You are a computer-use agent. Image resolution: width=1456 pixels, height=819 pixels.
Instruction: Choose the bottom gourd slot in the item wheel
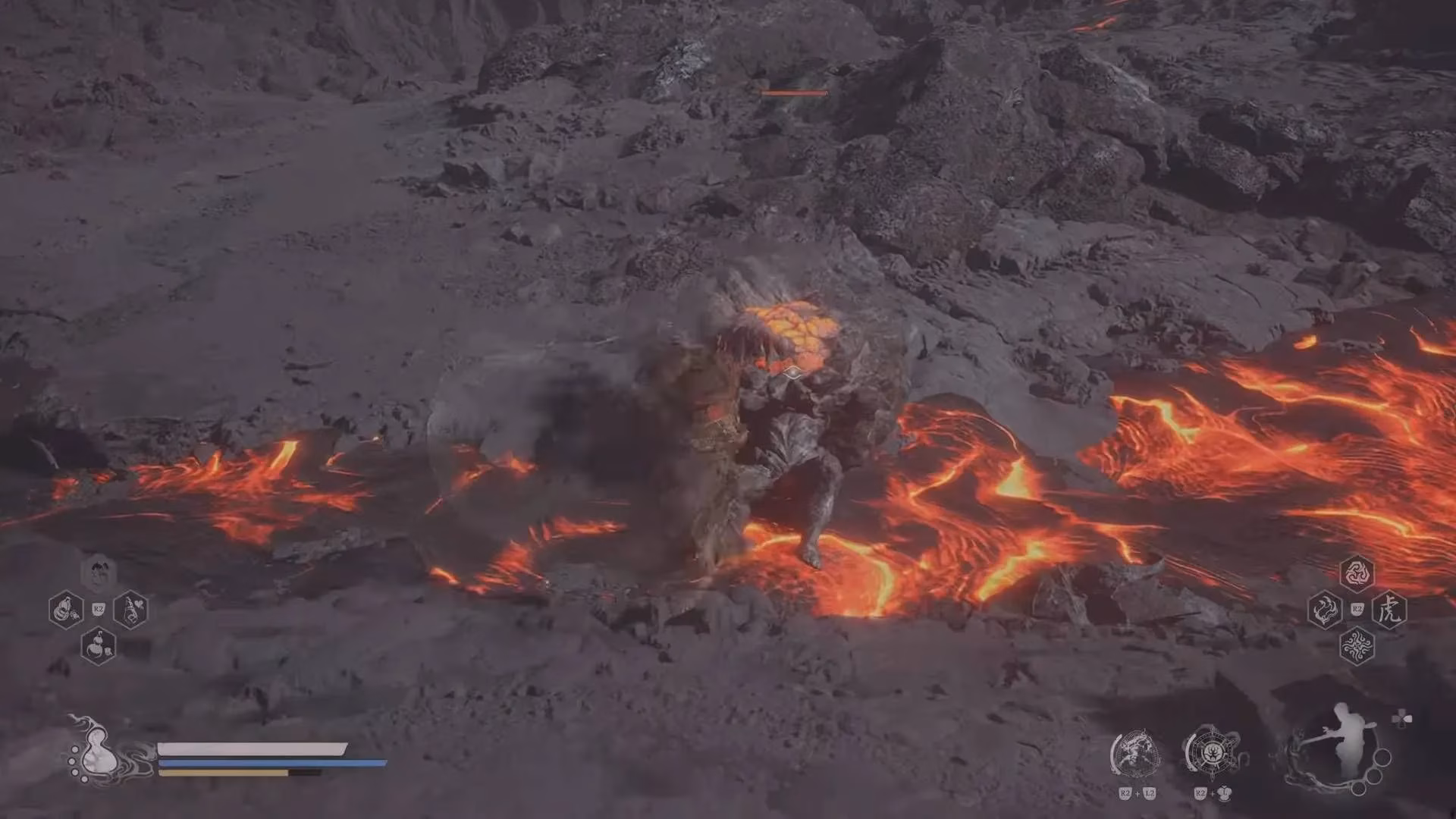click(99, 646)
